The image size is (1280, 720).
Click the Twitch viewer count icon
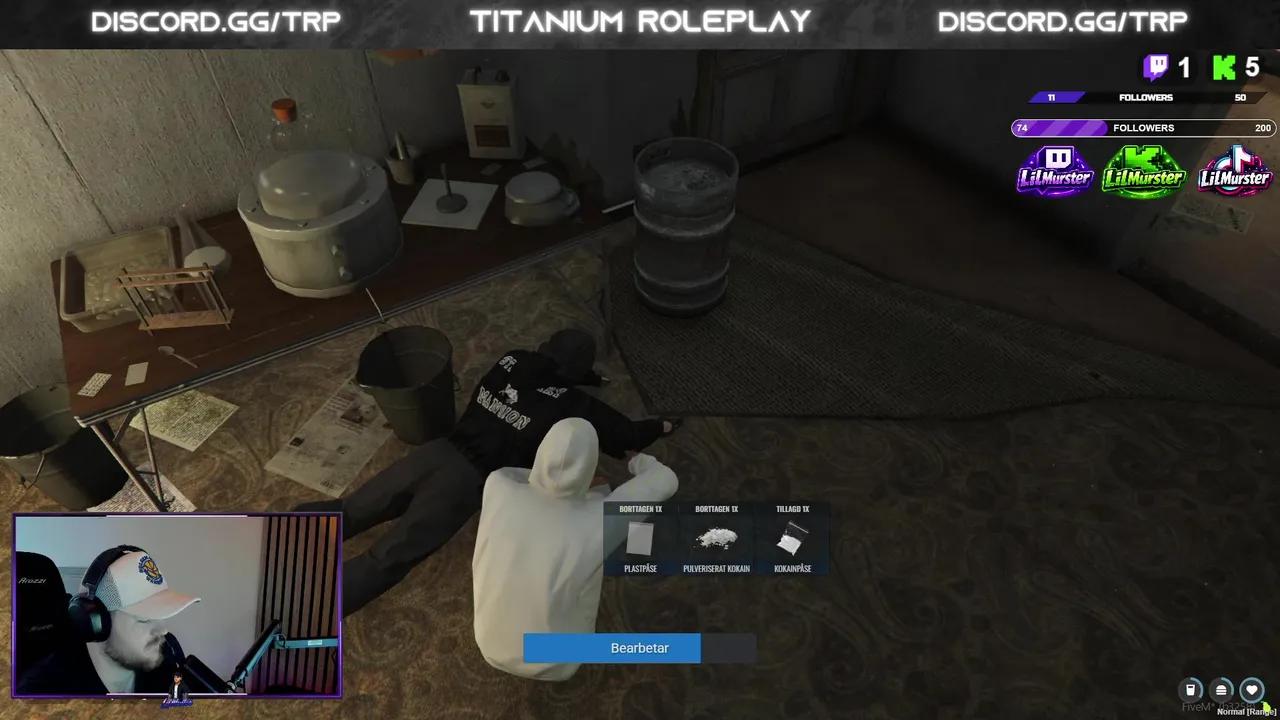point(1157,68)
